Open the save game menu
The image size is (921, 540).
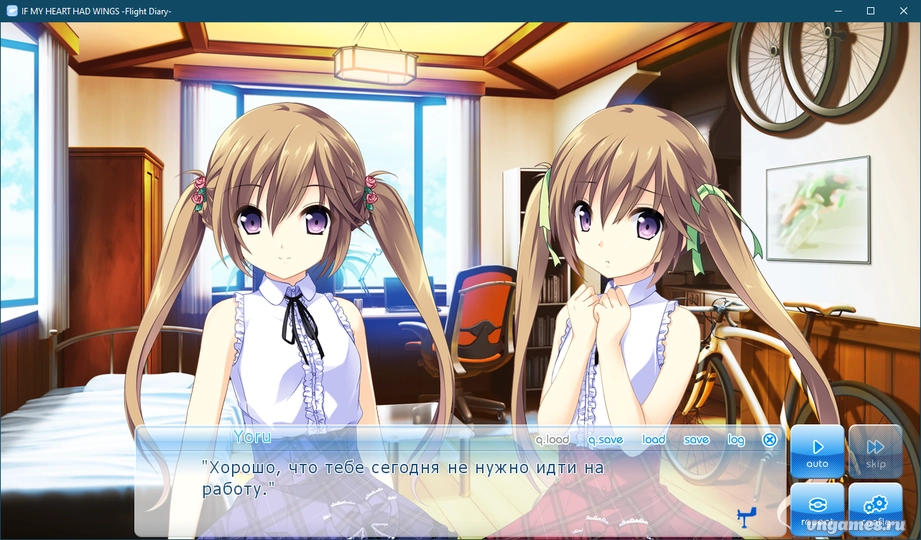click(696, 440)
